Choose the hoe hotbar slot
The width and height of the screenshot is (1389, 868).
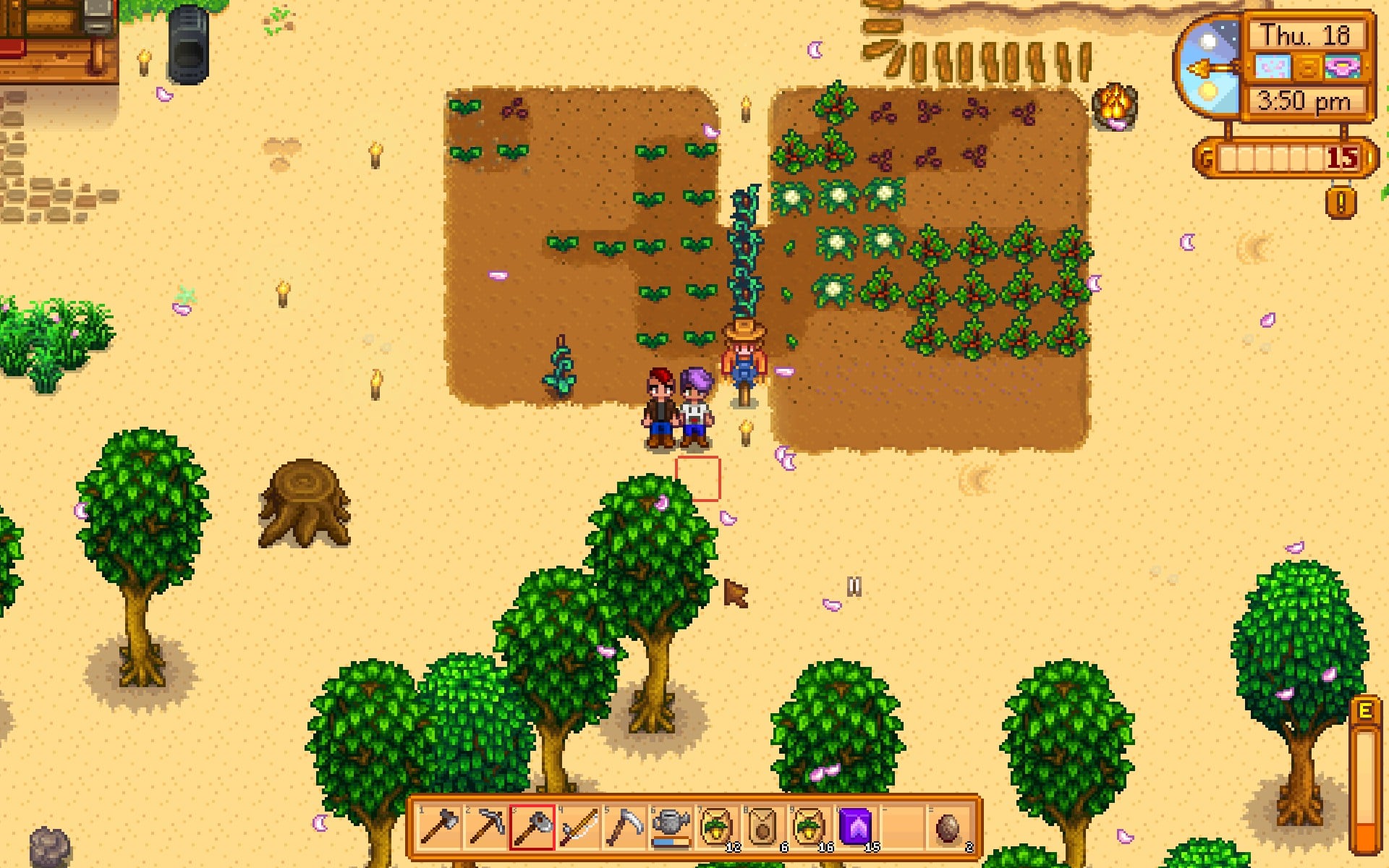(532, 827)
